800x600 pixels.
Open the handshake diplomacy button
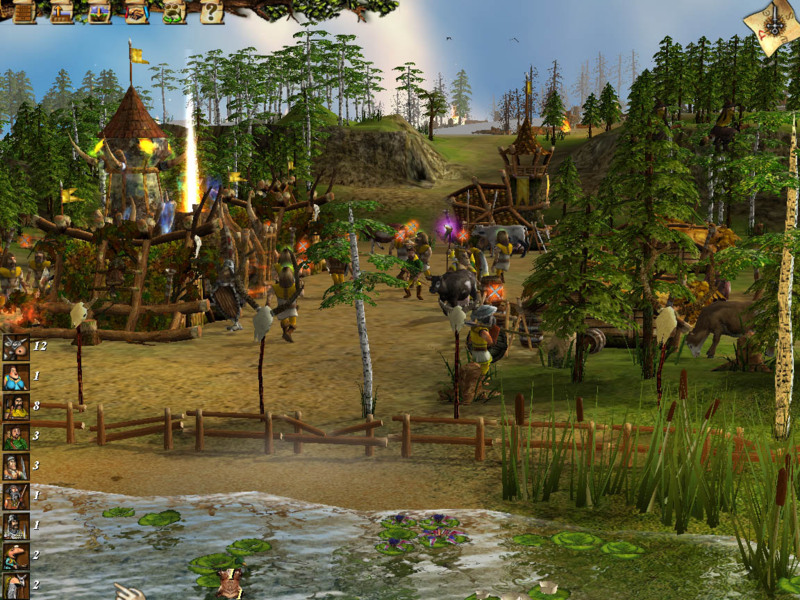click(137, 12)
